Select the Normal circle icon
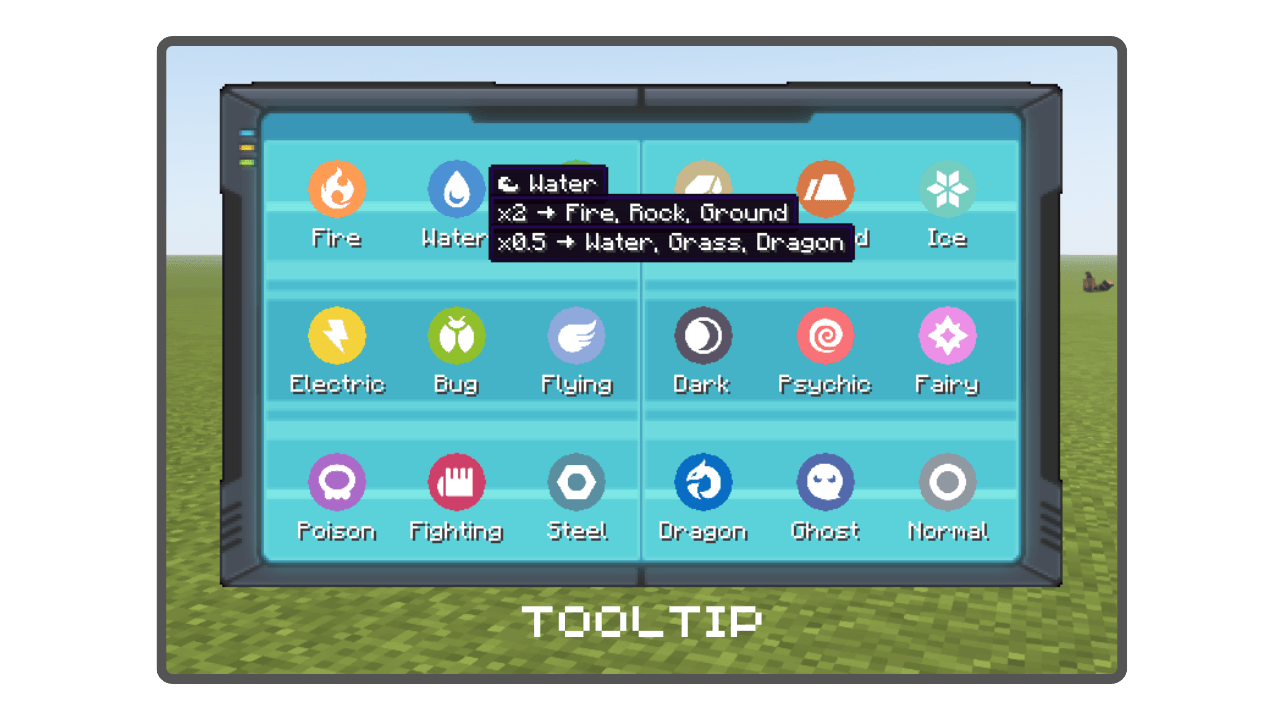 947,482
